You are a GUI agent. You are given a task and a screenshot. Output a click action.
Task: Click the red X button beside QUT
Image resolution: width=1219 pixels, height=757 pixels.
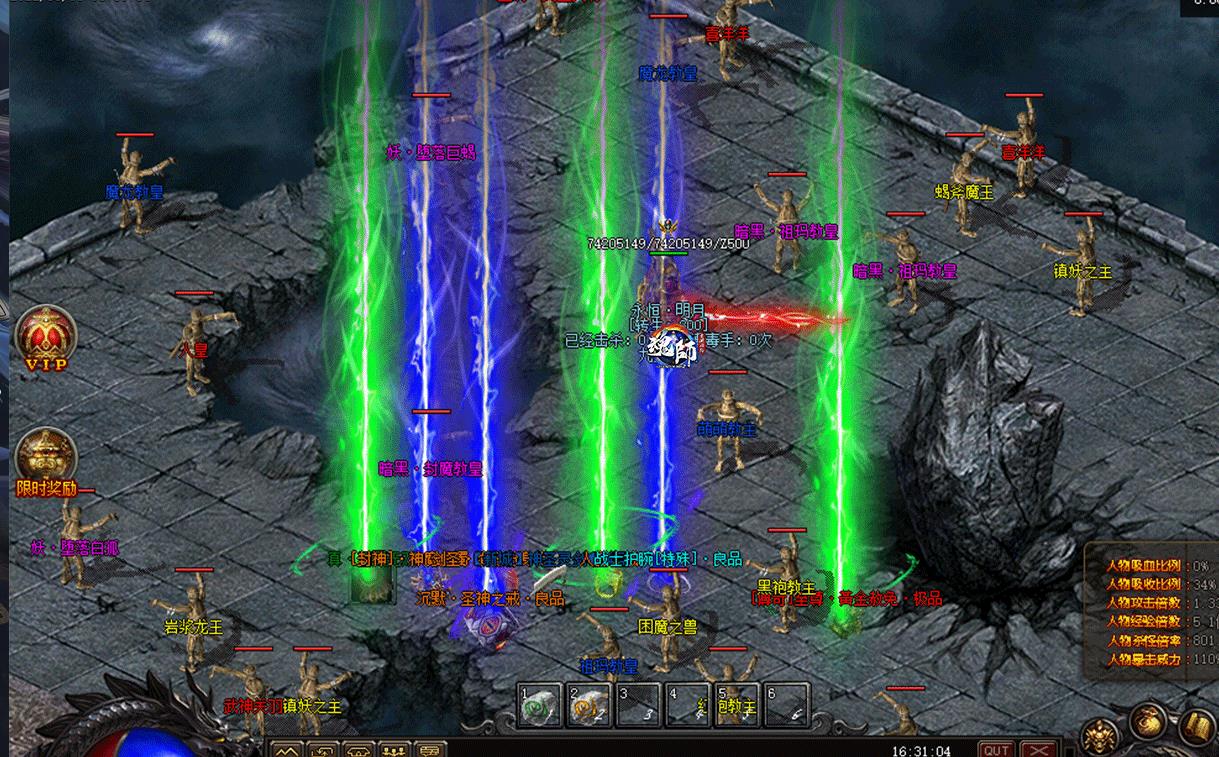(x=1039, y=749)
